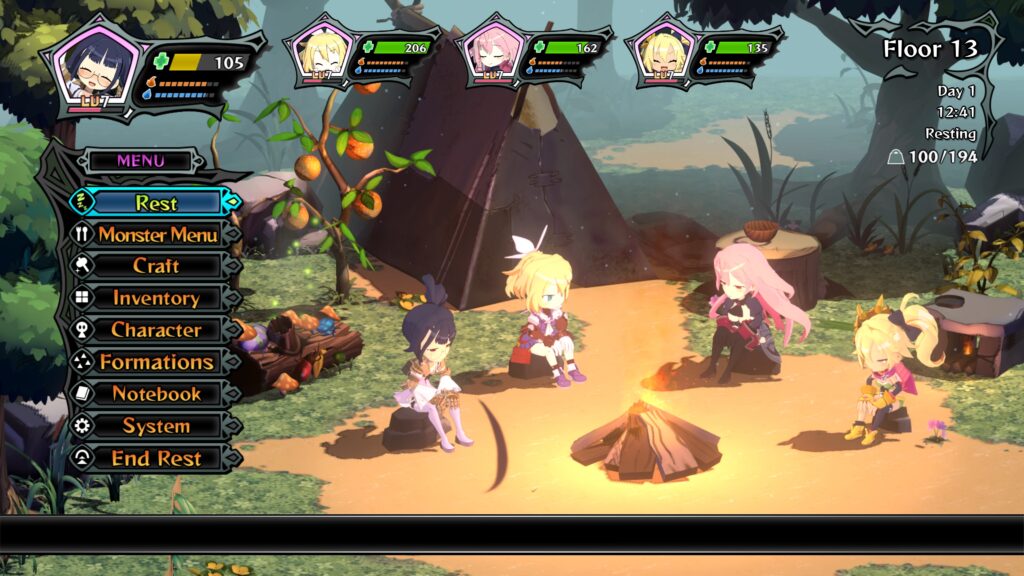Open the Notebook
The height and width of the screenshot is (576, 1024).
pyautogui.click(x=156, y=394)
